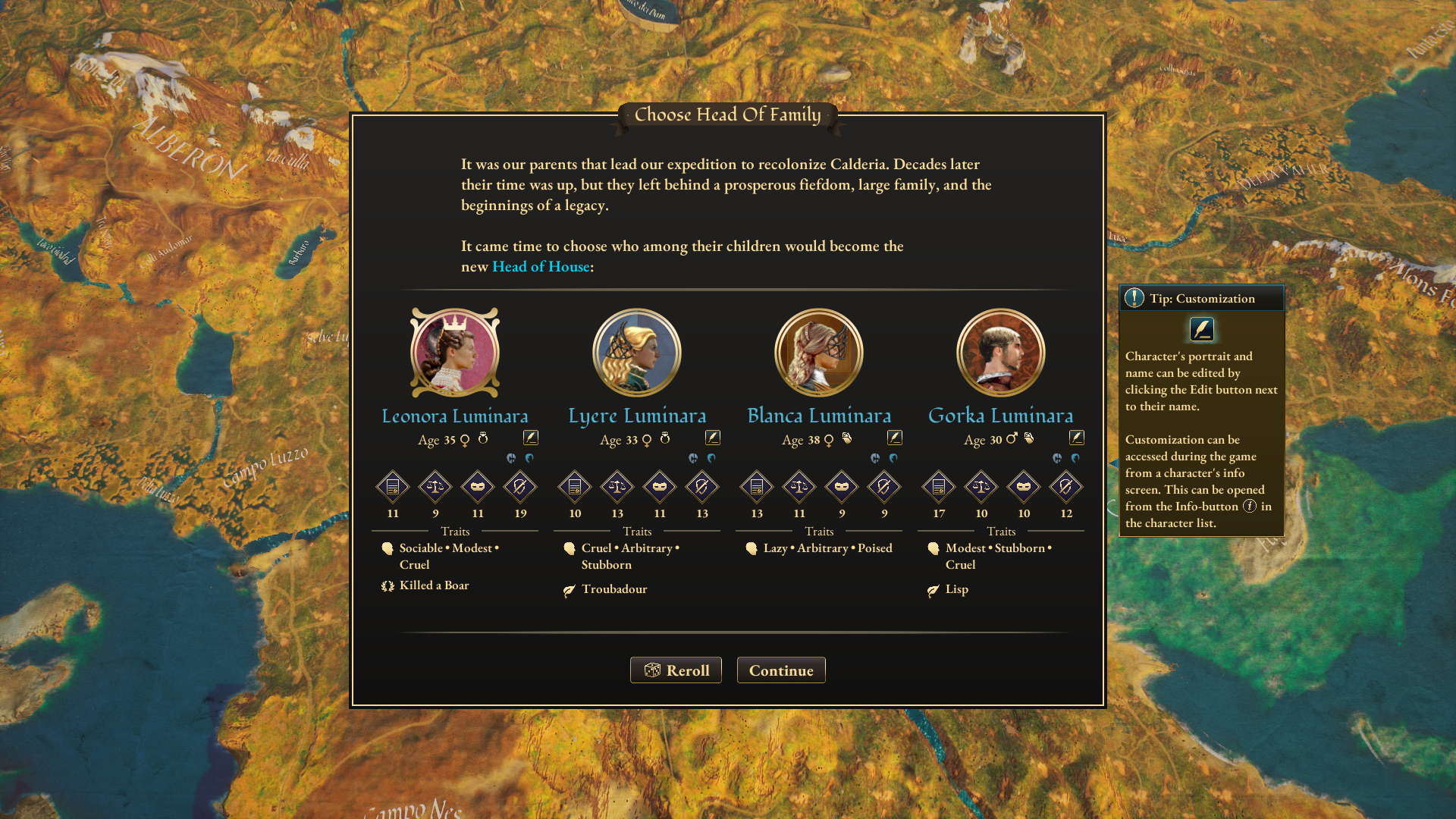Click the Tip: Customization header

click(x=1202, y=298)
